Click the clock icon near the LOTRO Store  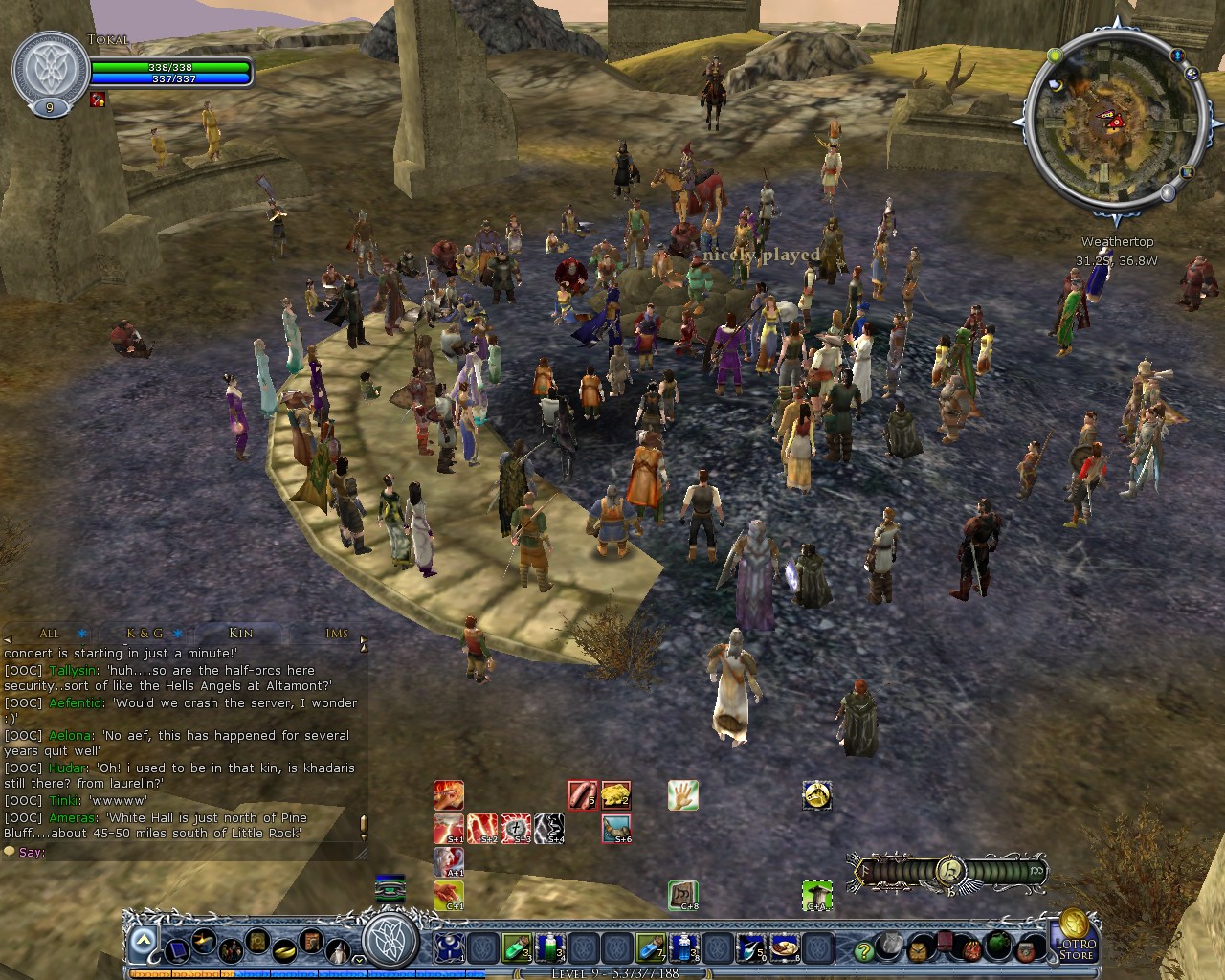click(x=917, y=950)
